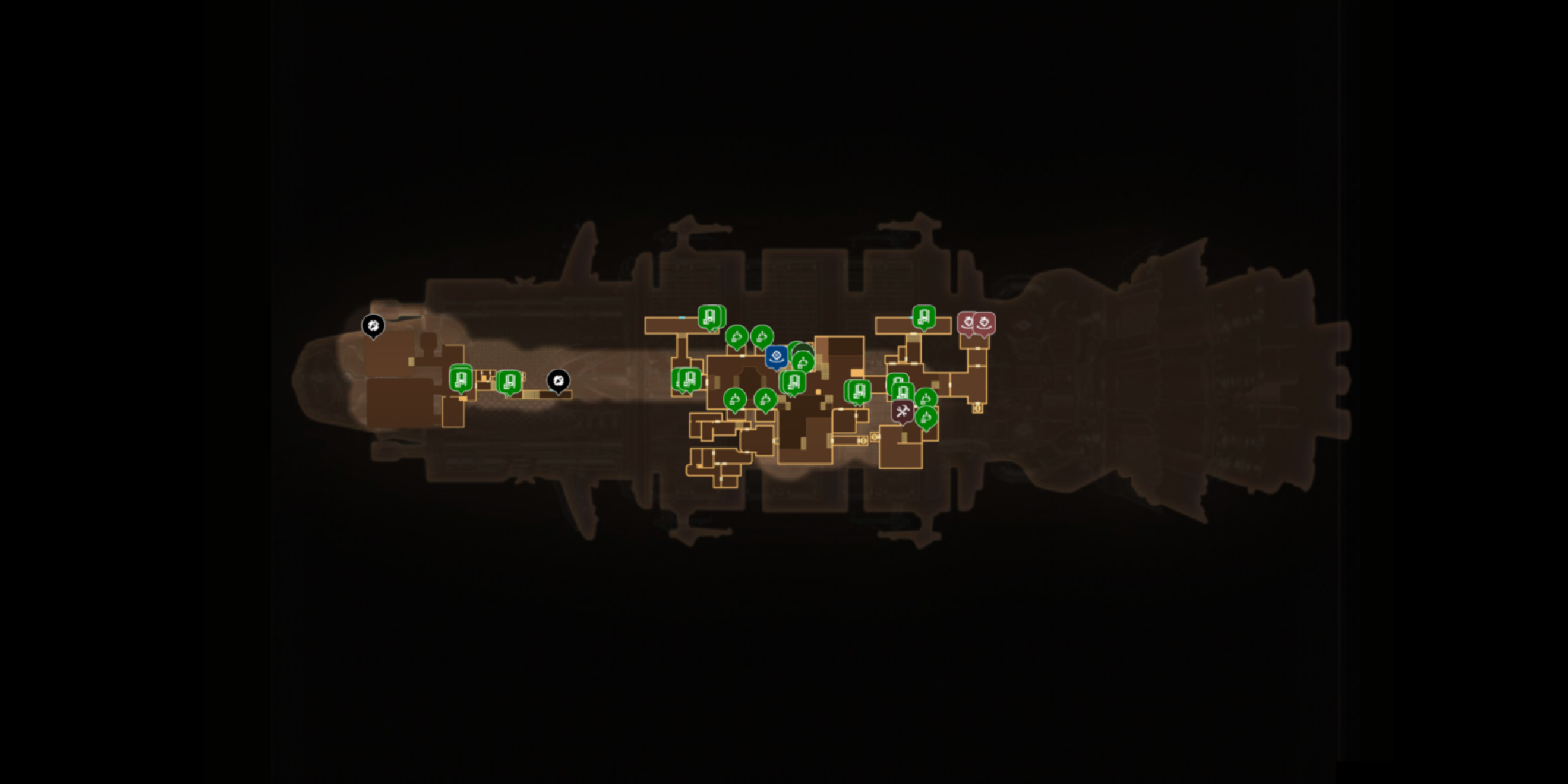Select the black exit marker at the far left
Screen dimensions: 1568x784
(x=373, y=325)
